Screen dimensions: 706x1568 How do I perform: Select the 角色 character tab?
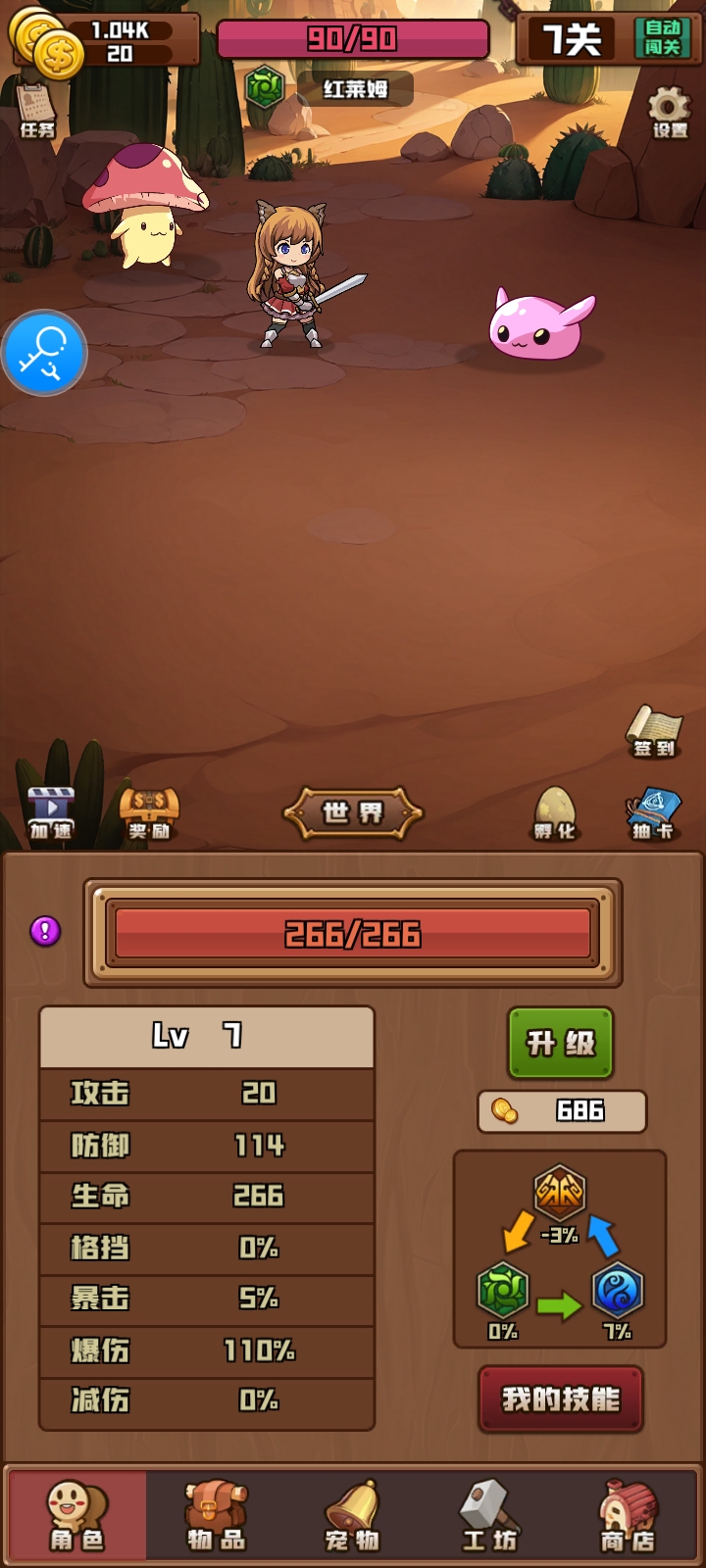77,1515
